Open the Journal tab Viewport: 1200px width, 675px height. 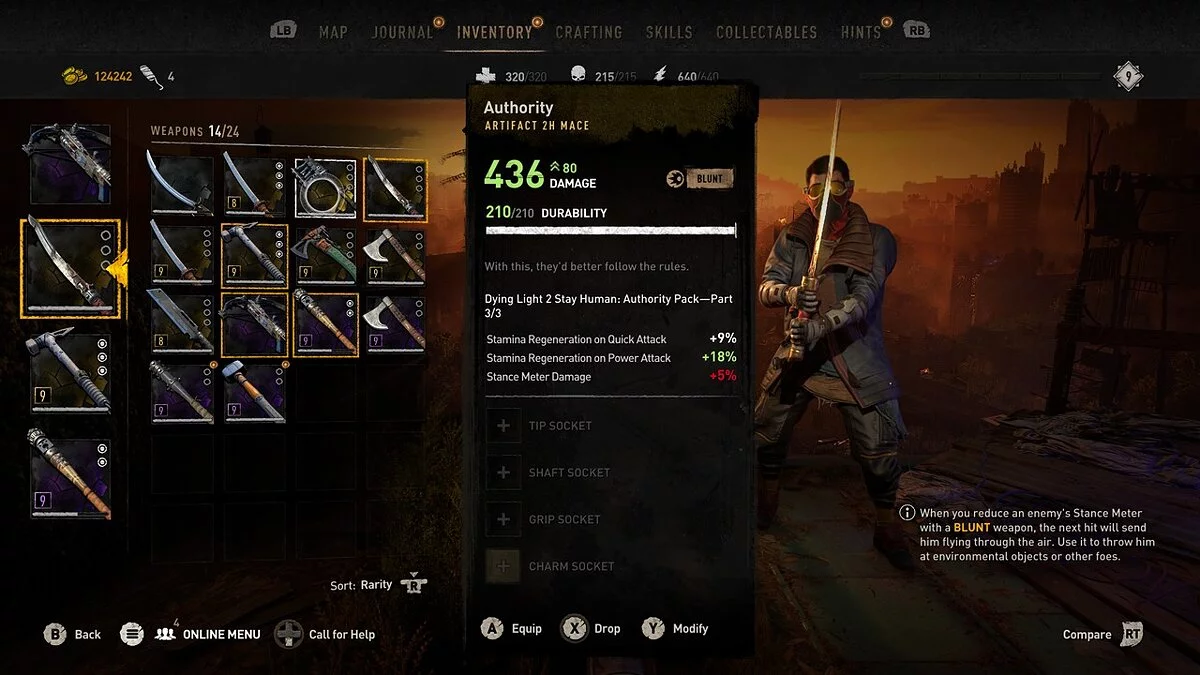pos(403,32)
